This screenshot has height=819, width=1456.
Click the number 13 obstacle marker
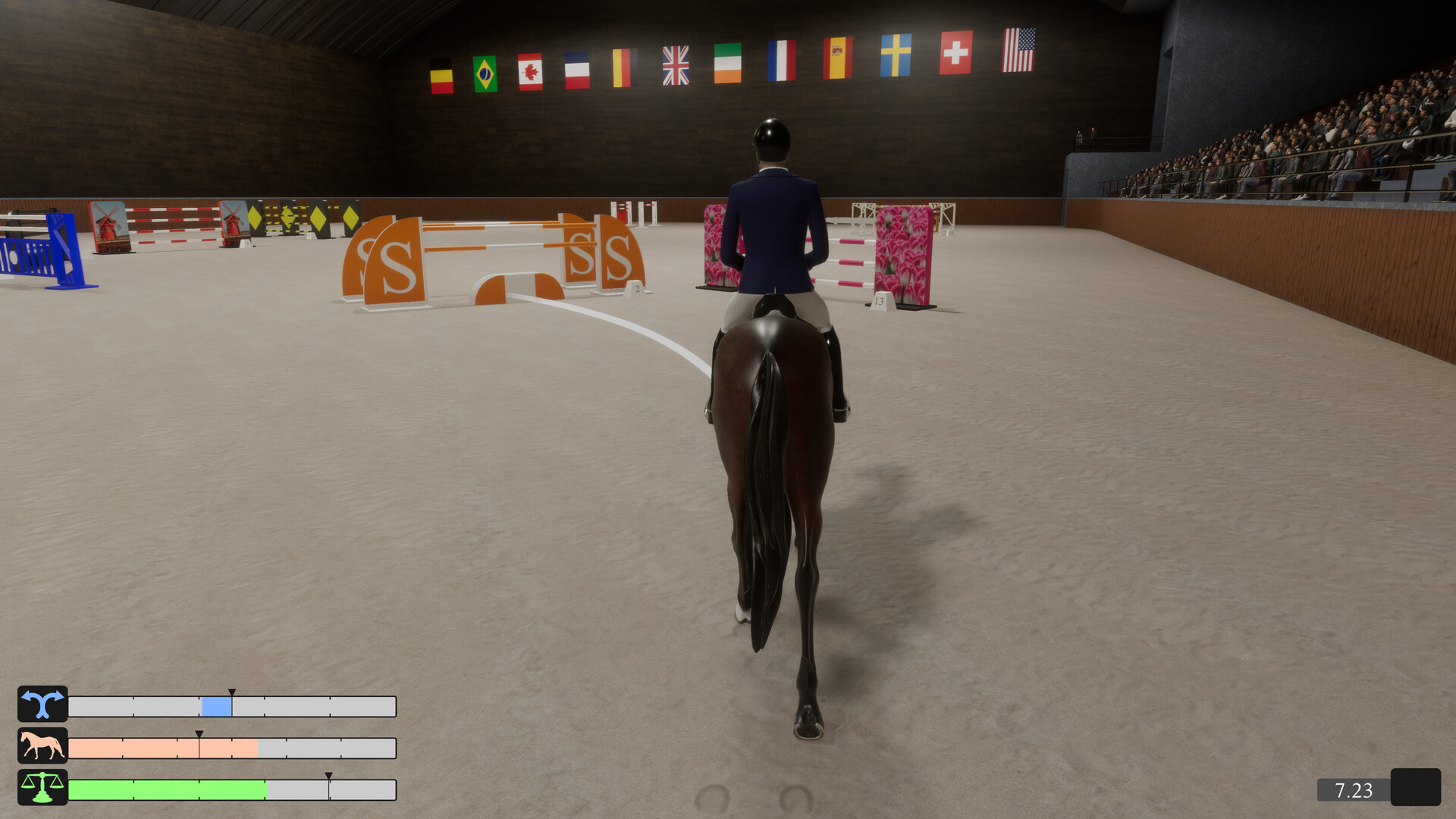coord(878,301)
